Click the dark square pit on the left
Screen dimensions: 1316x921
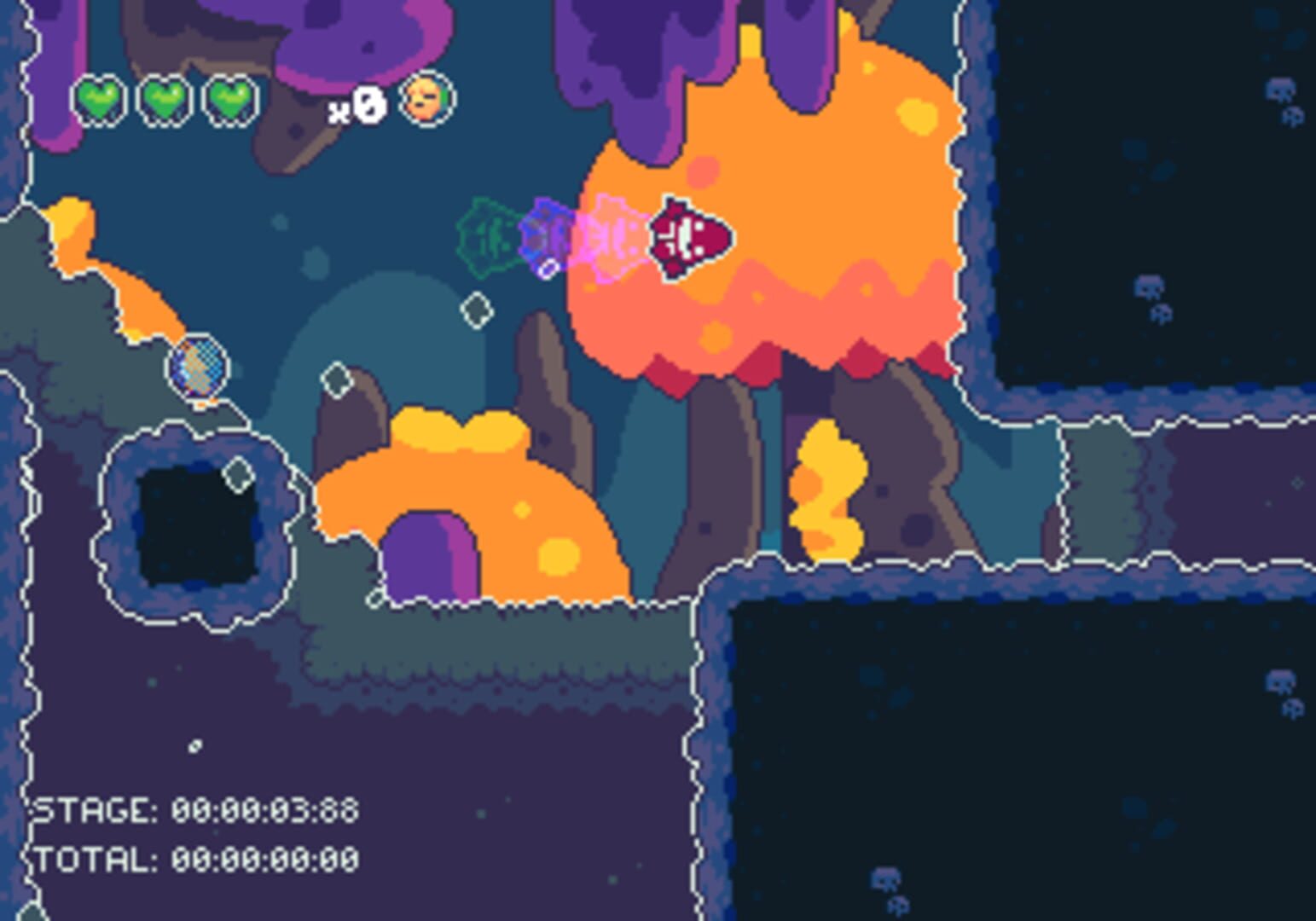click(x=194, y=524)
